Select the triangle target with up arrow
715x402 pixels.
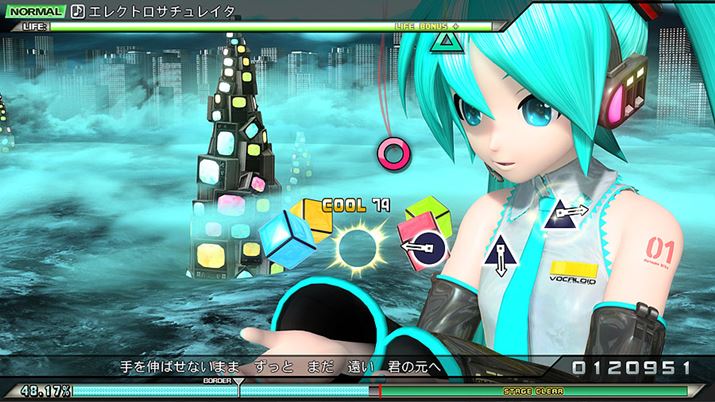[x=500, y=257]
